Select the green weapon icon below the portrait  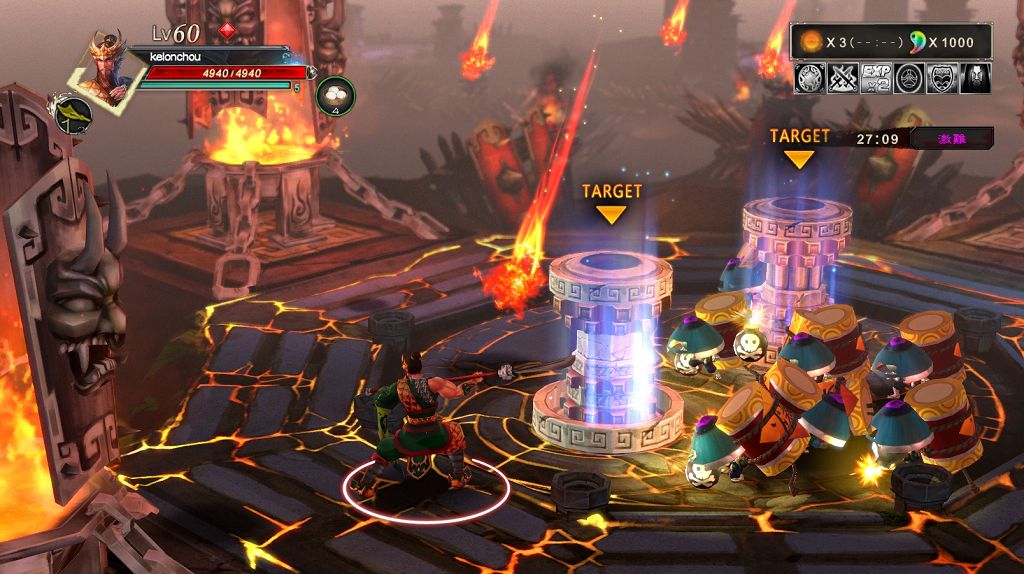click(x=73, y=116)
